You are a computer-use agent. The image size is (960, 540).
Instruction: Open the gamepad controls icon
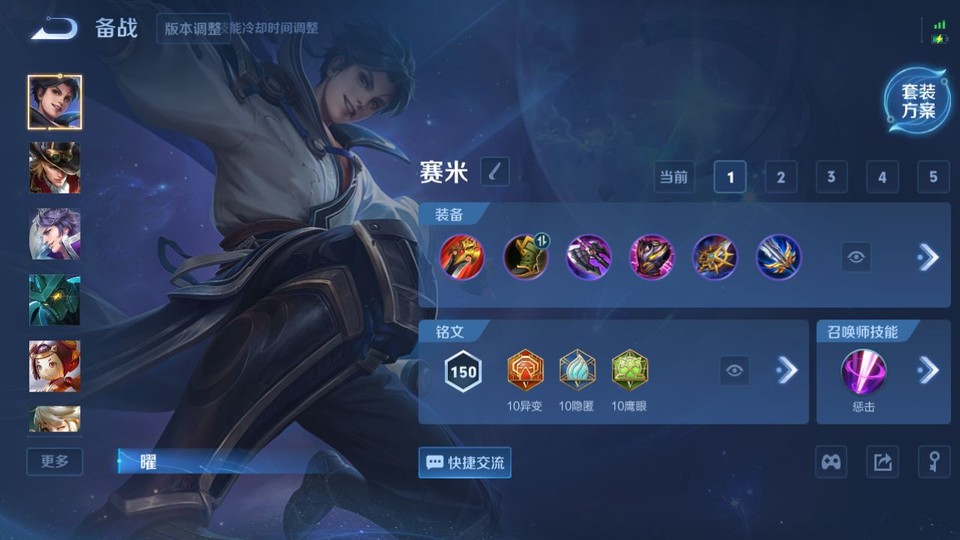[832, 462]
